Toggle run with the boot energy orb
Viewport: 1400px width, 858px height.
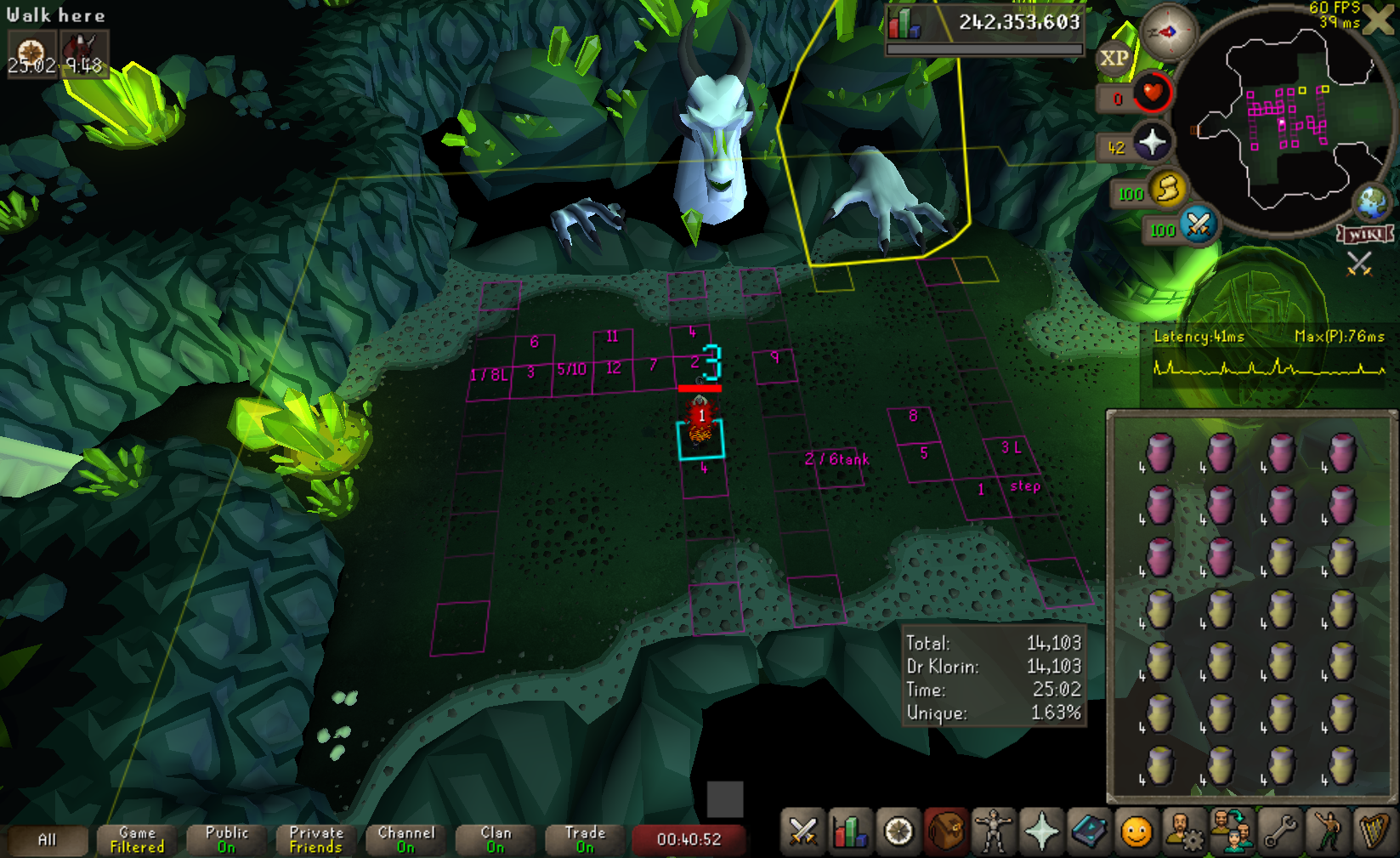click(x=1168, y=189)
